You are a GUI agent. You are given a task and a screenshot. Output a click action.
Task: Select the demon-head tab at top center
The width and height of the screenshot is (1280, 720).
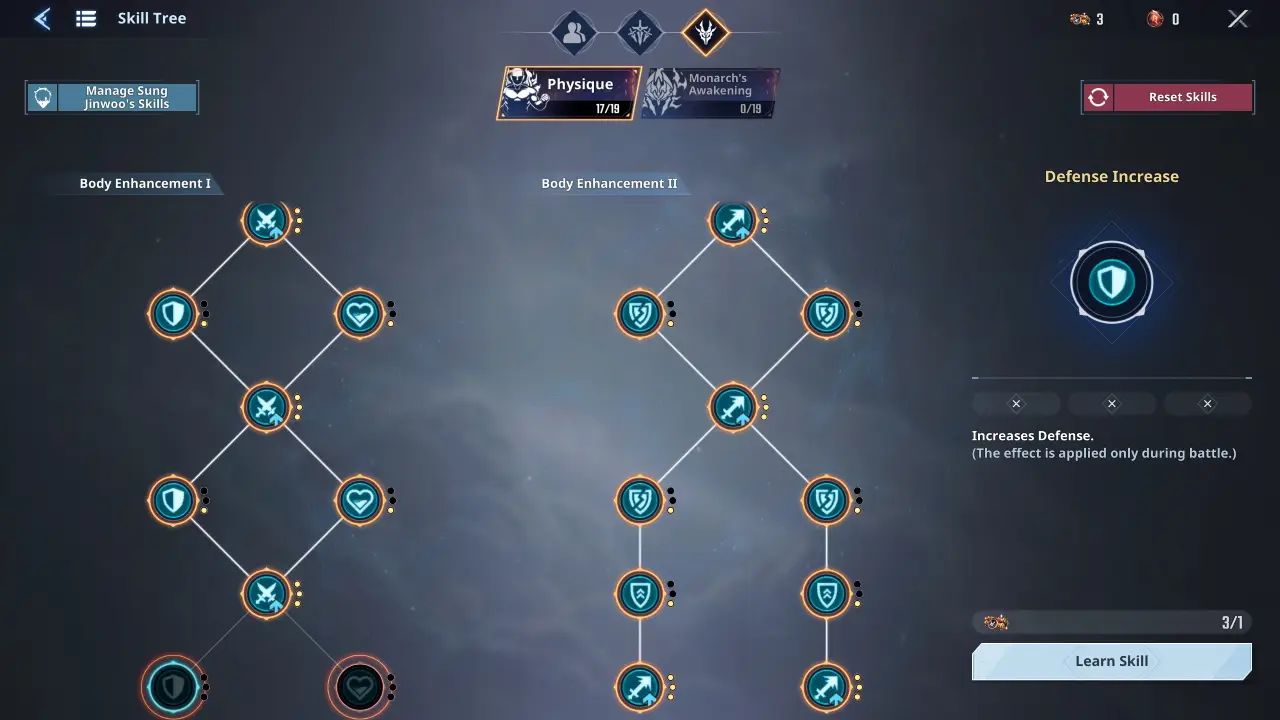(x=705, y=31)
